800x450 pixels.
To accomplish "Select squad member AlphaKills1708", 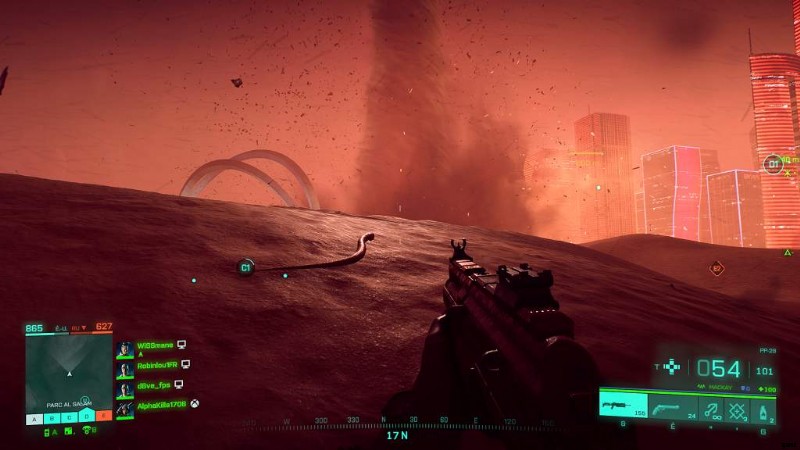I will click(160, 406).
